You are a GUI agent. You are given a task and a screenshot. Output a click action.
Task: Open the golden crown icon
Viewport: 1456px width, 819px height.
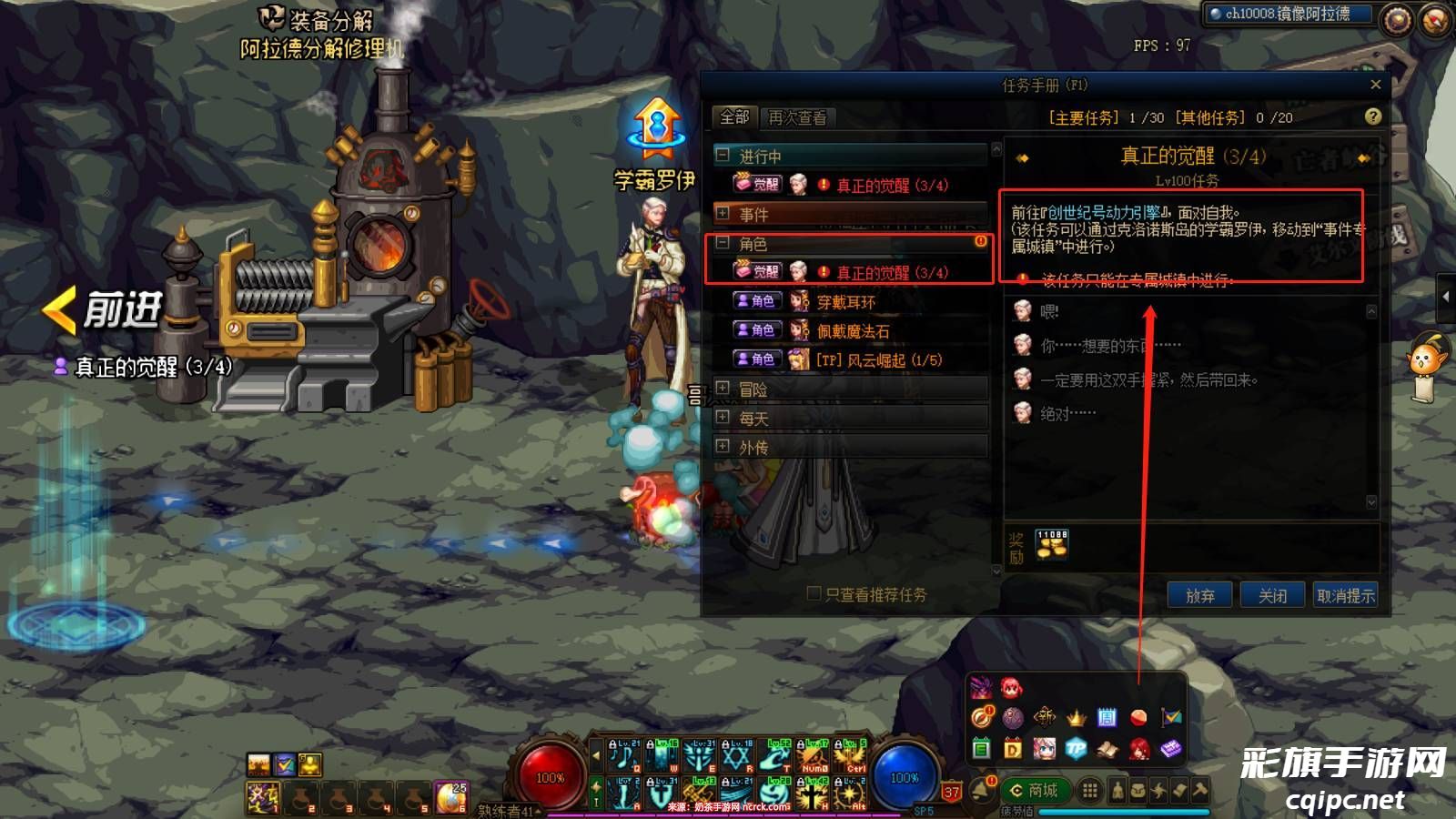click(1077, 718)
